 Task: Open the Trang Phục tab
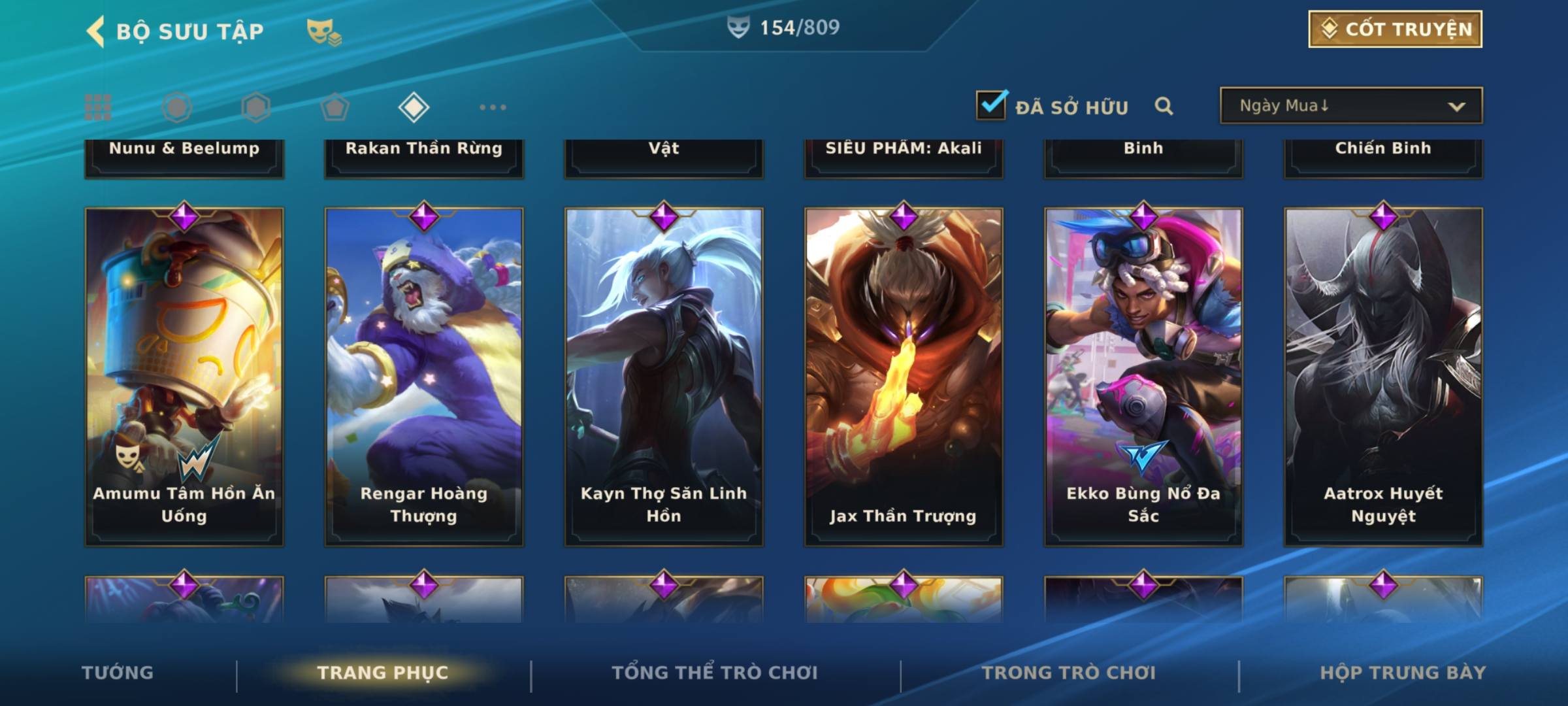[x=383, y=673]
